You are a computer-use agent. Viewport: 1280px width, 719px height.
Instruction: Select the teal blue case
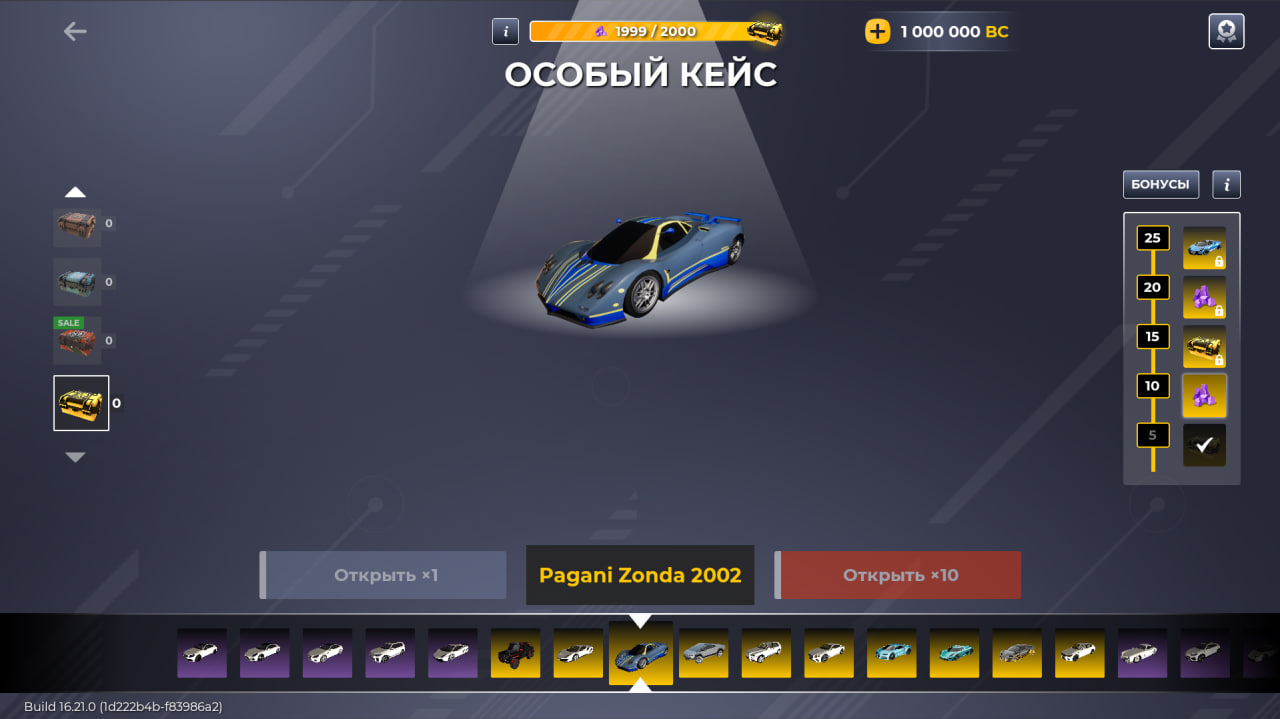click(x=77, y=282)
